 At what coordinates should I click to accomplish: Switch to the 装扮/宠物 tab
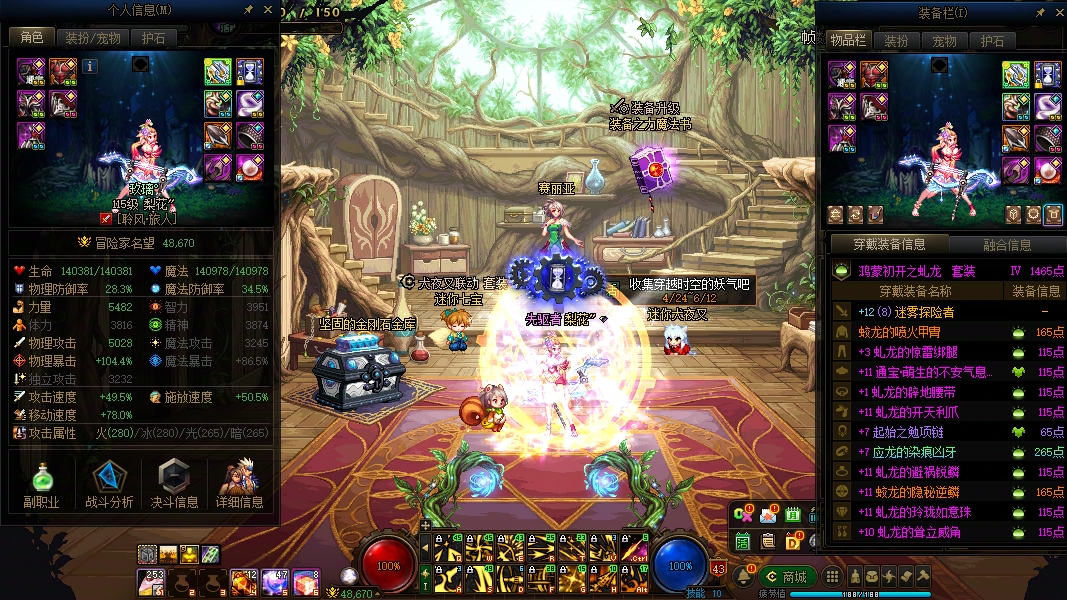pyautogui.click(x=93, y=37)
